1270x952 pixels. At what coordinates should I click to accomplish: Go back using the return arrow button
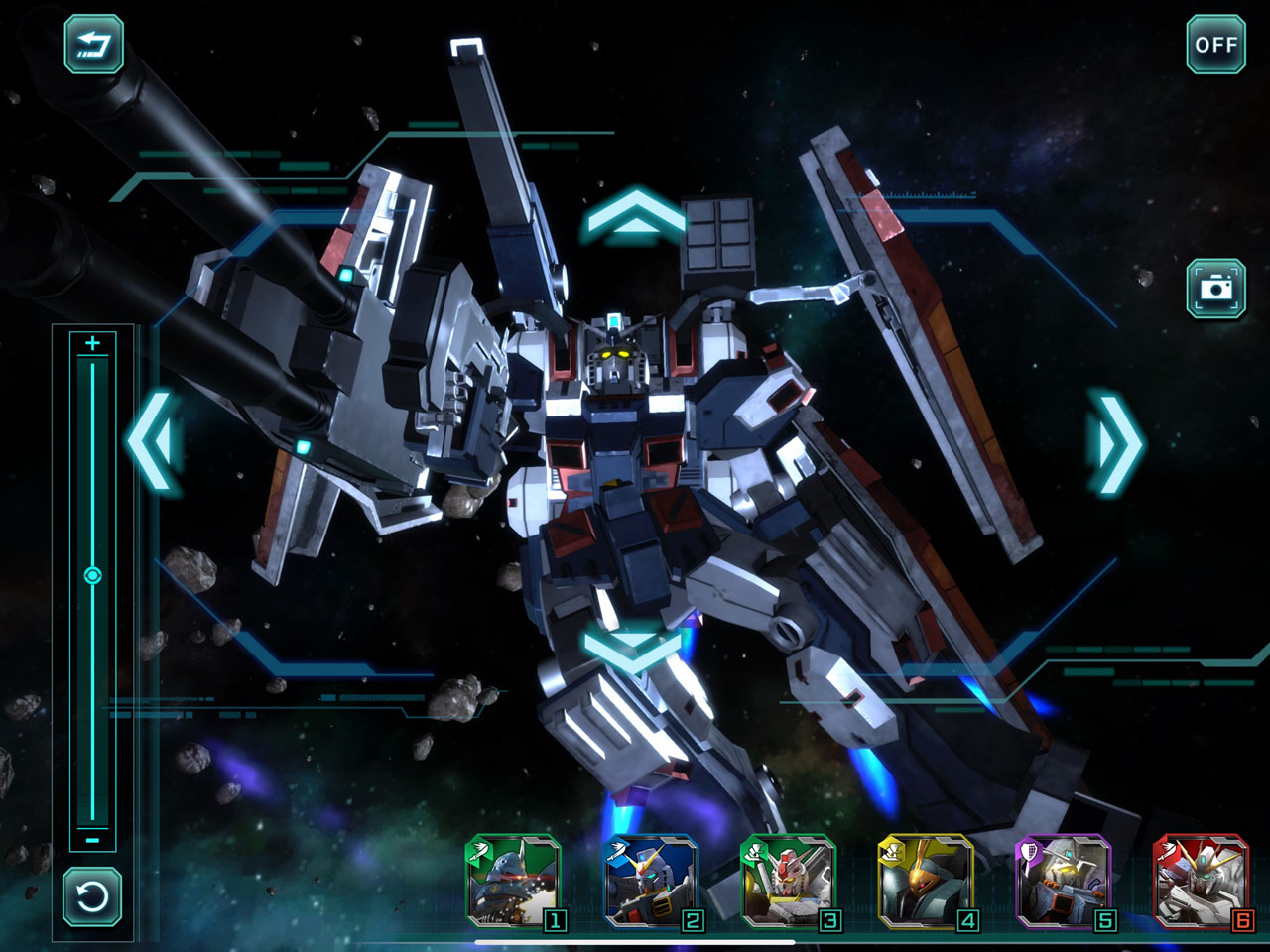coord(94,45)
